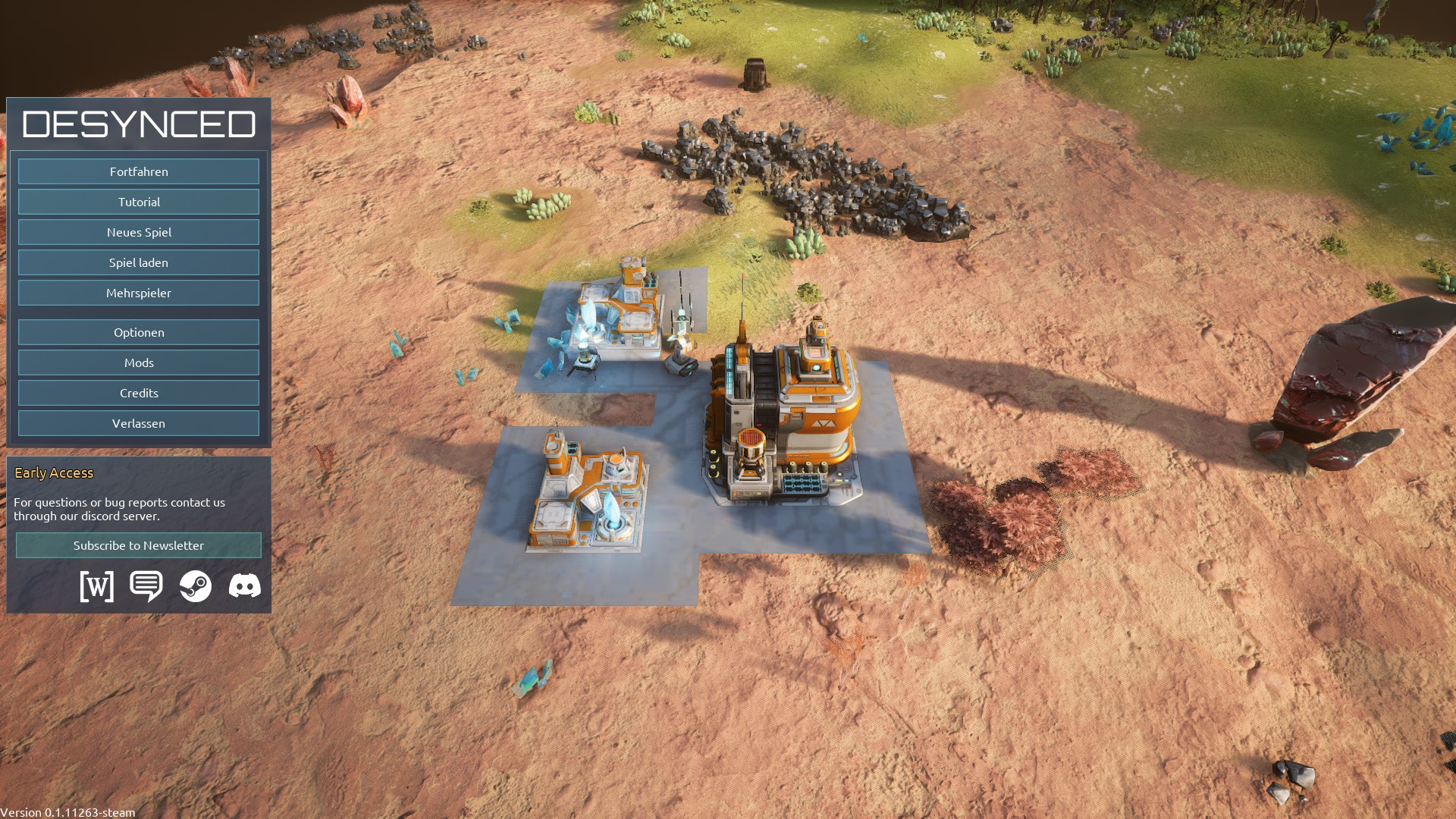Join the Discord server icon
Viewport: 1456px width, 819px height.
244,586
